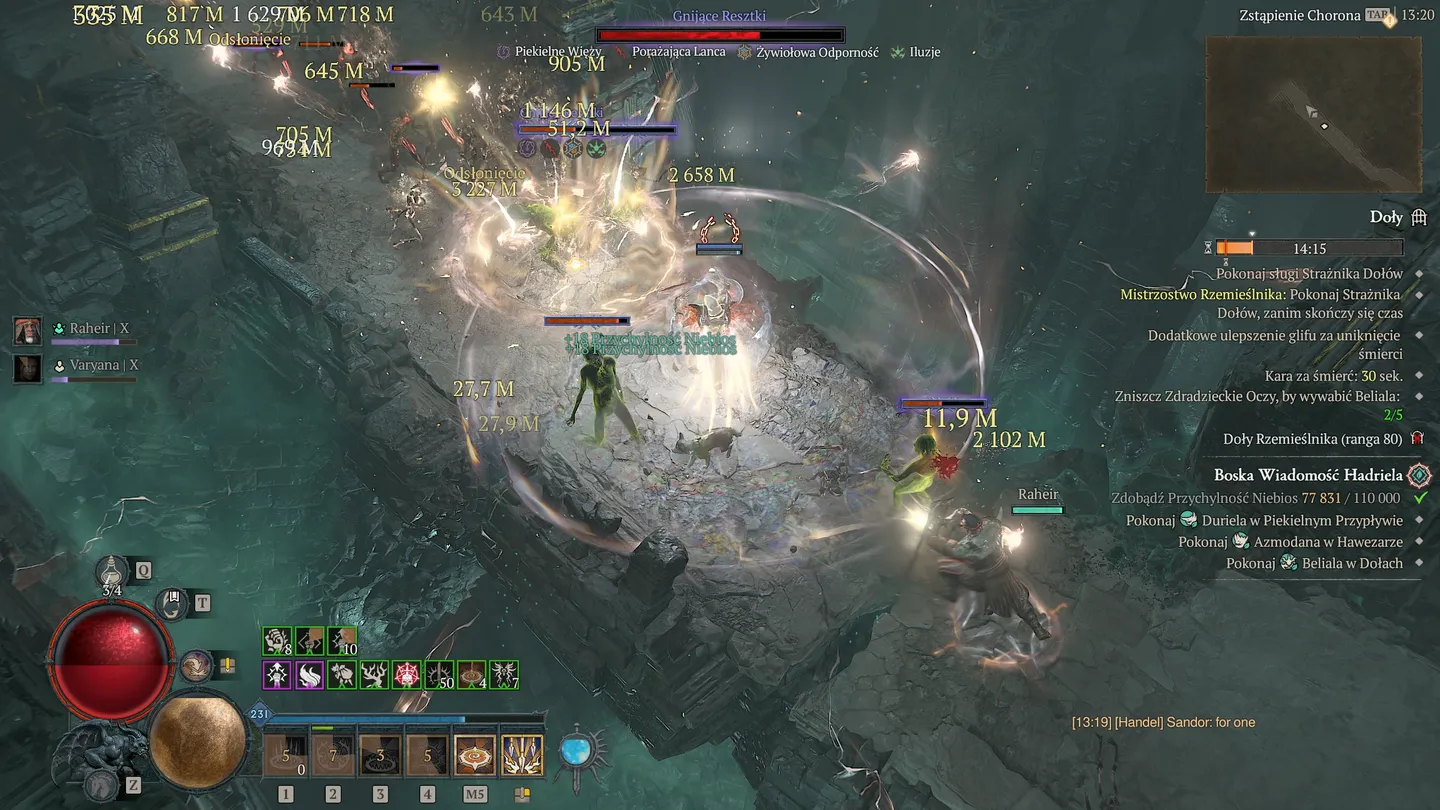Image resolution: width=1440 pixels, height=810 pixels.
Task: Select the Doły dungeon objective header
Action: click(x=1386, y=217)
